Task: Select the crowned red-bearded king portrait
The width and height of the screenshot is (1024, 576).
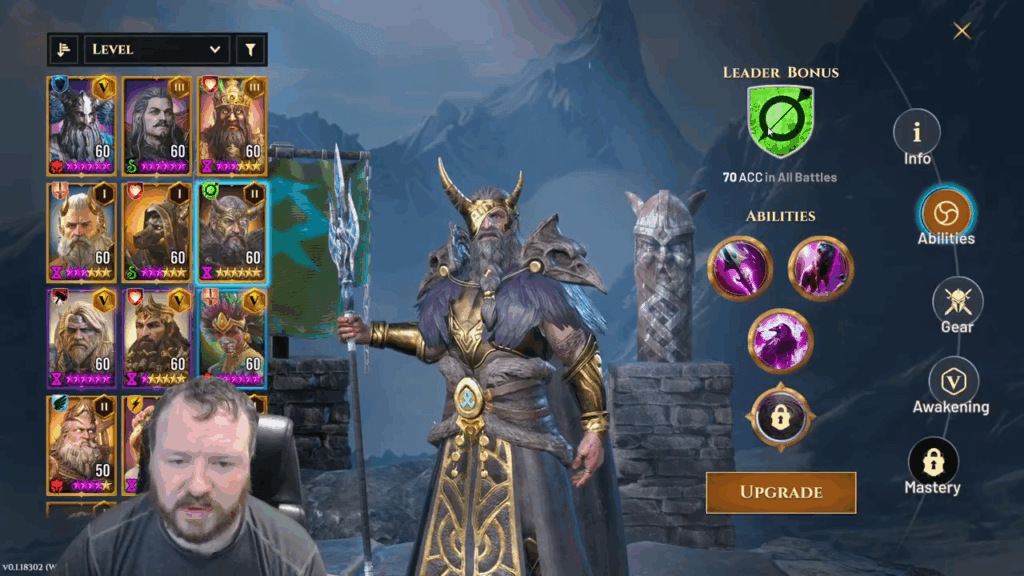Action: click(232, 125)
